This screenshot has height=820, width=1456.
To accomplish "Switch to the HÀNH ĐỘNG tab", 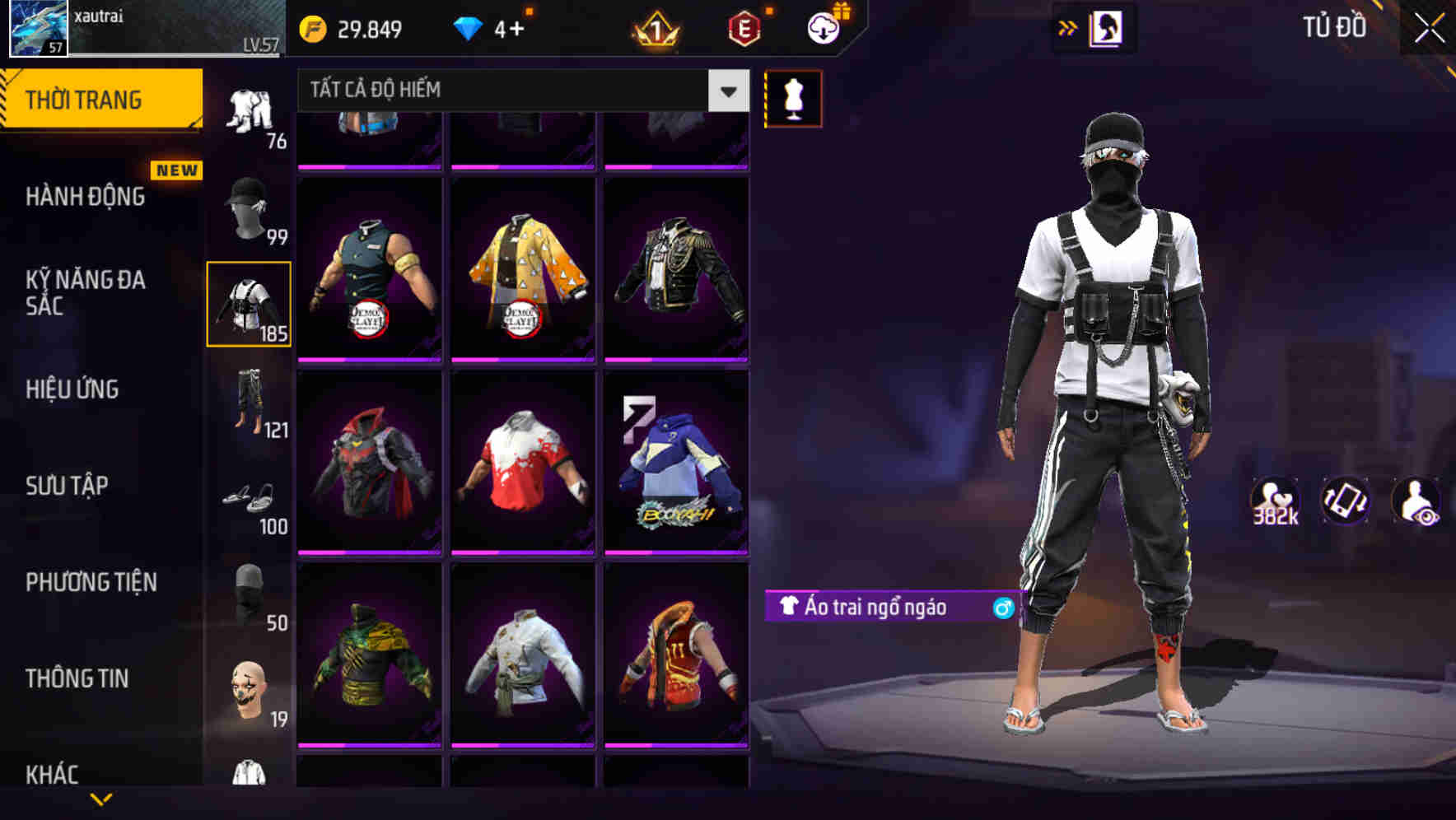I will 86,198.
